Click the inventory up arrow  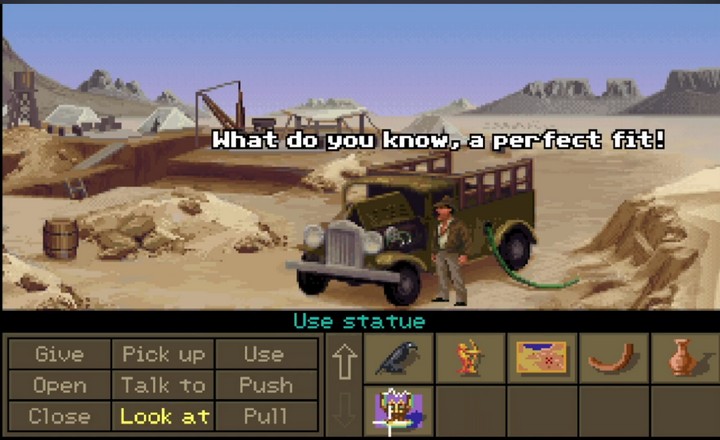coord(344,362)
